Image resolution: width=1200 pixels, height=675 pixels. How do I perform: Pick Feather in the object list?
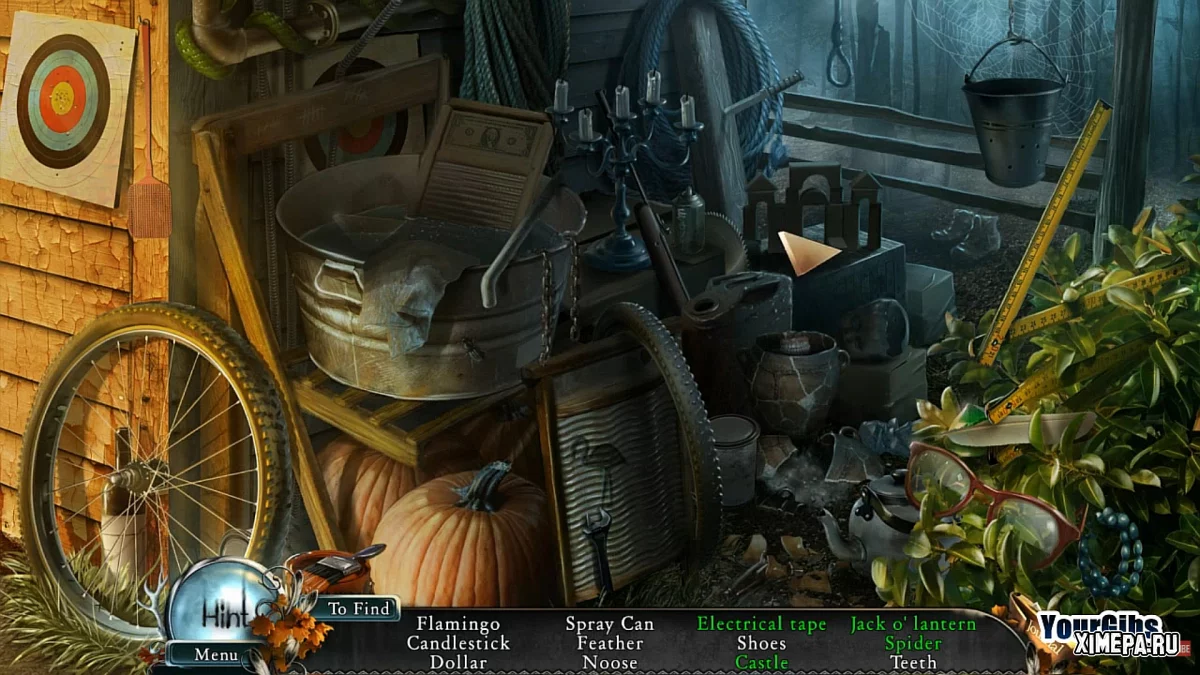click(x=609, y=643)
